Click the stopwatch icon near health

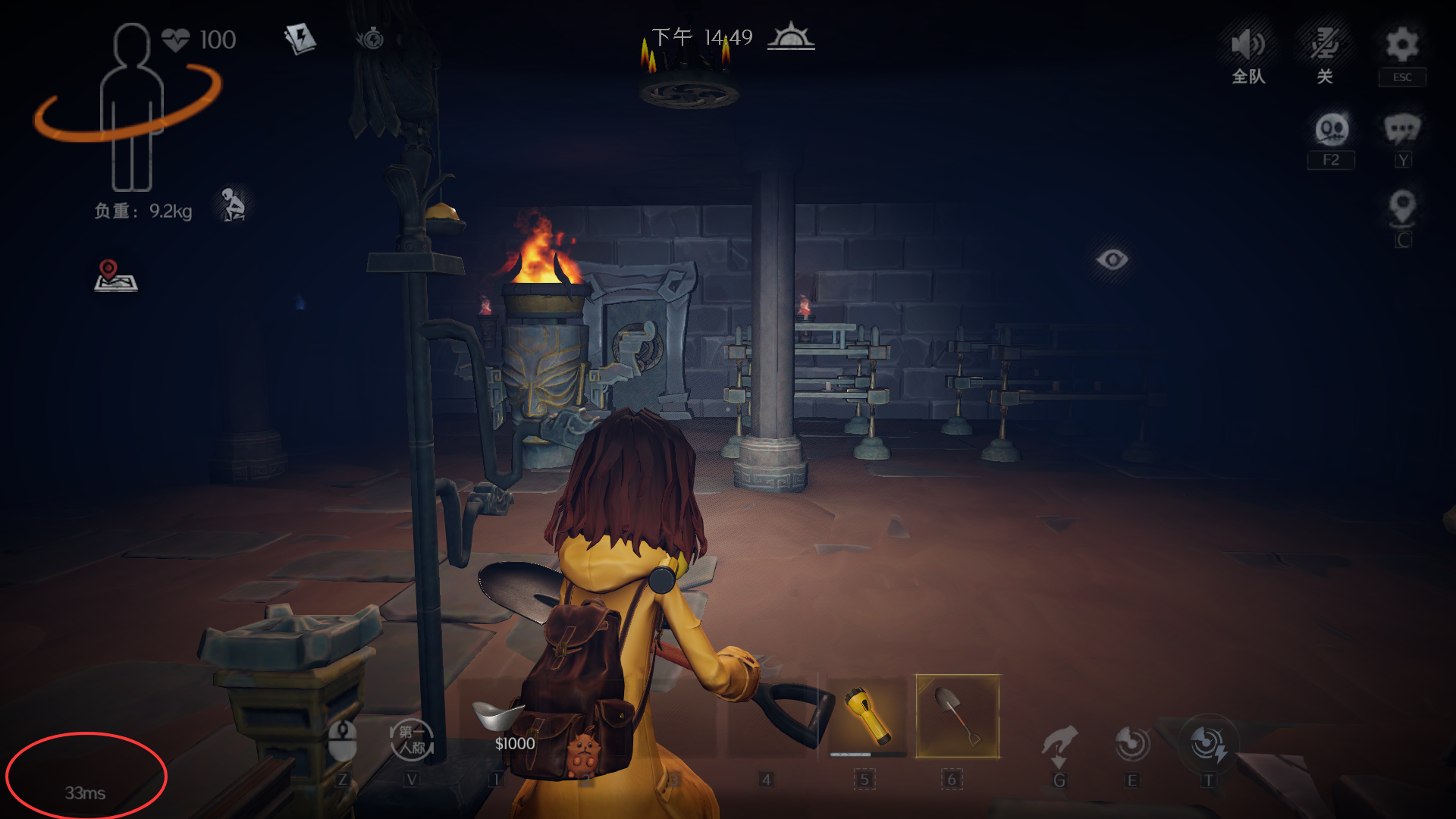click(x=371, y=38)
